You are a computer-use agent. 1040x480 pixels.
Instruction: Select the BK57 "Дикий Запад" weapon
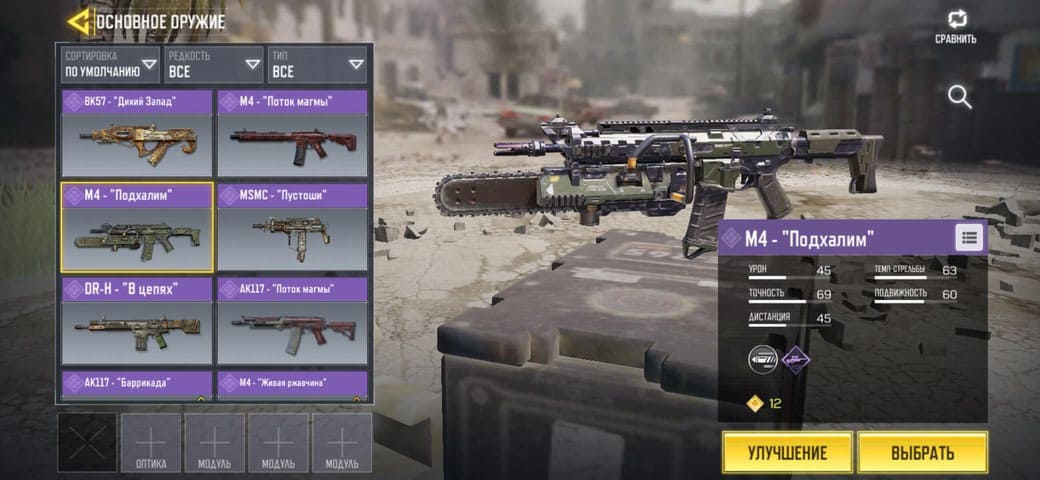point(137,133)
